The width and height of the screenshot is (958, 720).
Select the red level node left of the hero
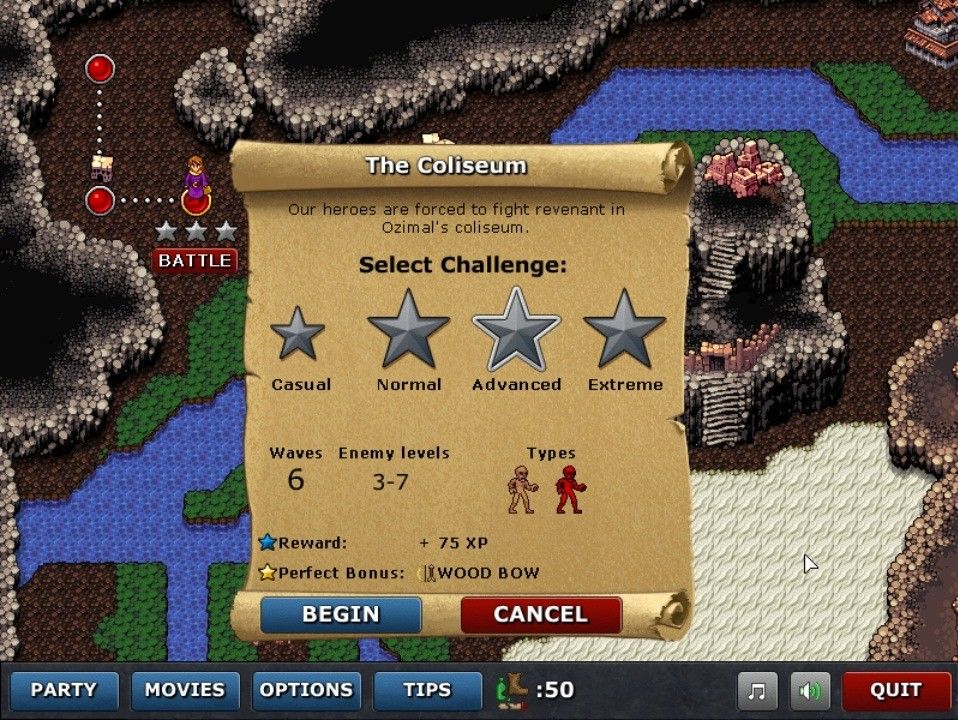point(100,200)
